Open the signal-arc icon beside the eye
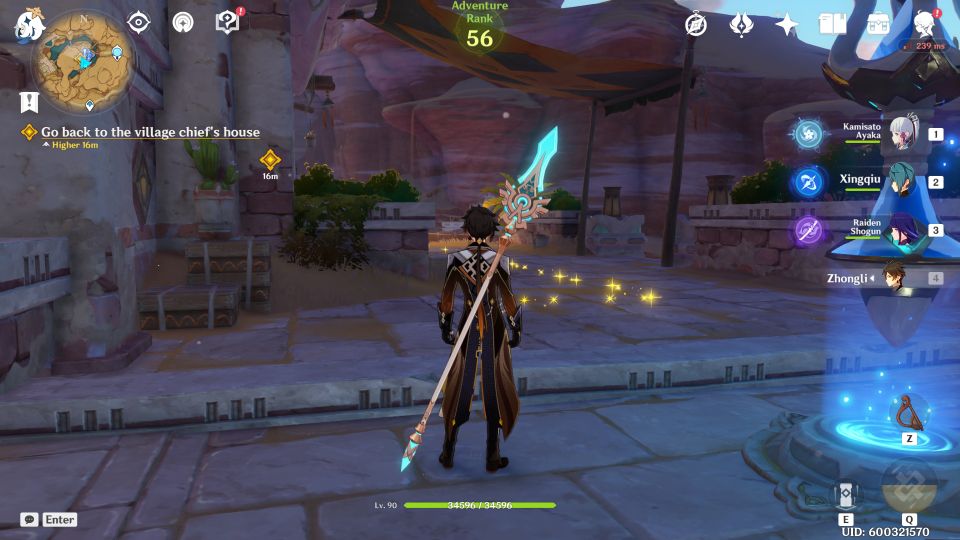 (183, 23)
